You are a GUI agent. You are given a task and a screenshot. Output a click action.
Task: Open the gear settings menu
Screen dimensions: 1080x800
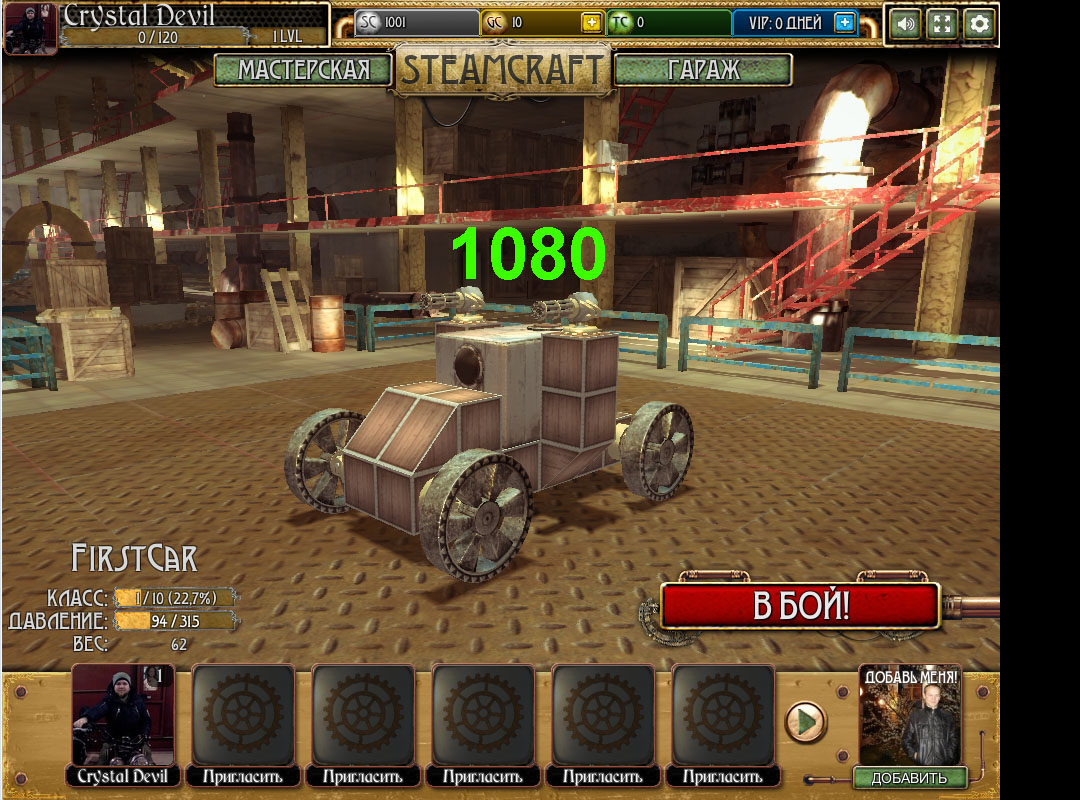(980, 24)
